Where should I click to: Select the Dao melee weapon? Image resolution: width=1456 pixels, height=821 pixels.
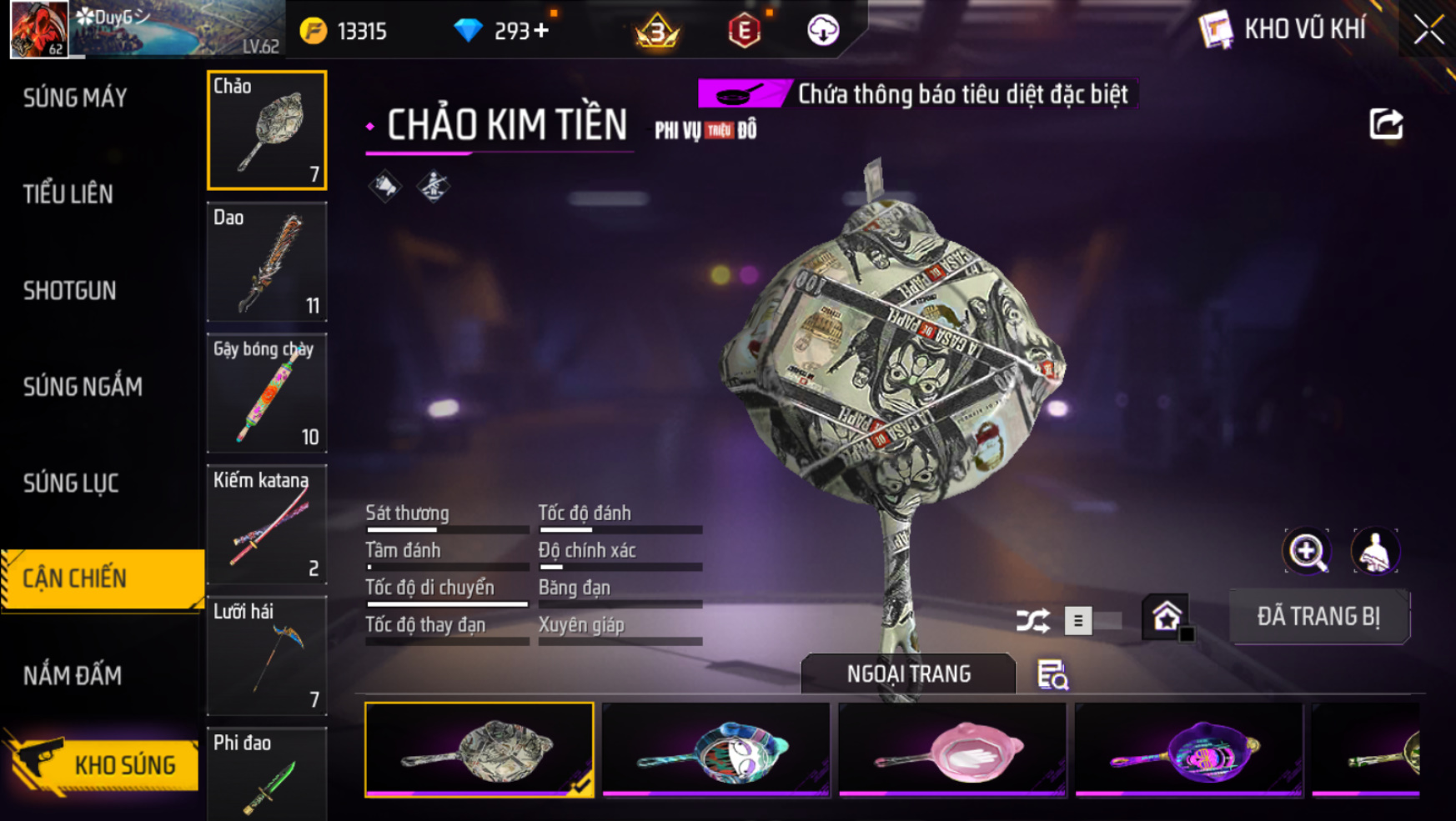pyautogui.click(x=267, y=262)
